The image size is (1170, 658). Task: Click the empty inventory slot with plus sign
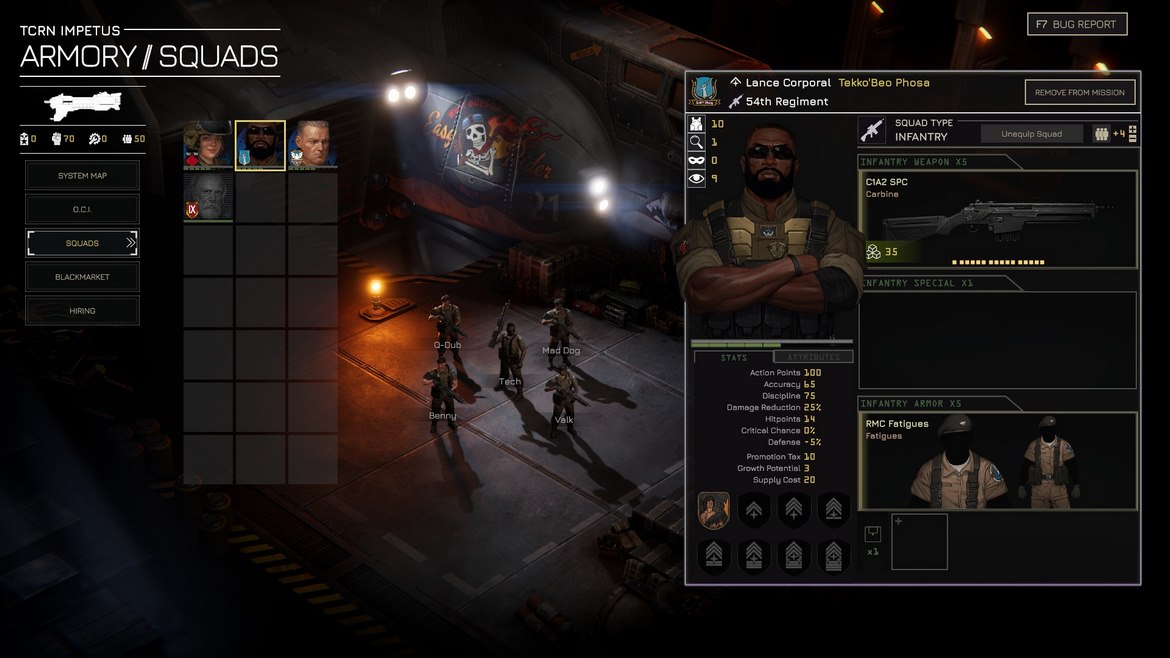pyautogui.click(x=919, y=542)
